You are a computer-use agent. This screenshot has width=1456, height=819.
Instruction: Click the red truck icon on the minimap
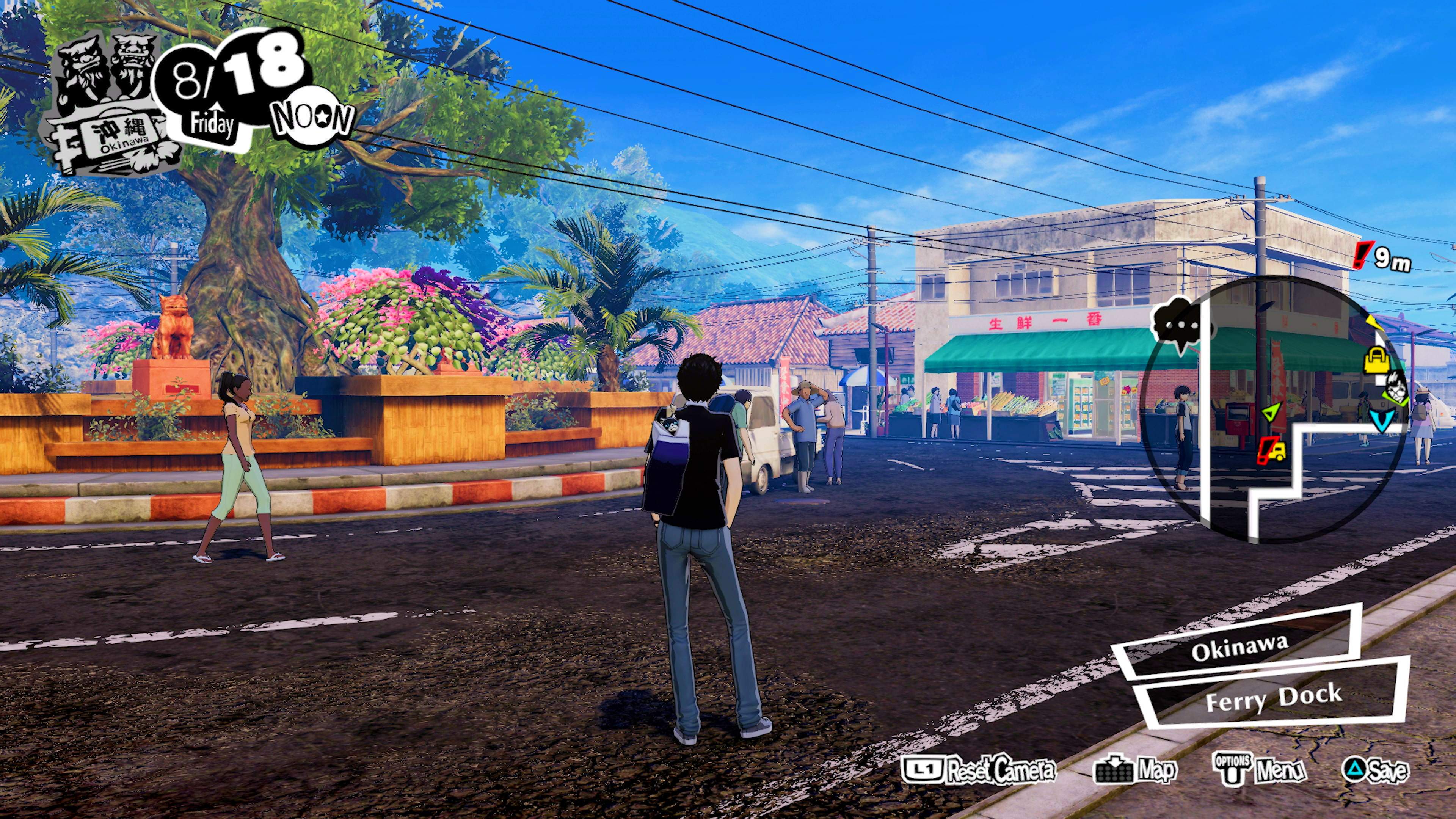point(1273,452)
